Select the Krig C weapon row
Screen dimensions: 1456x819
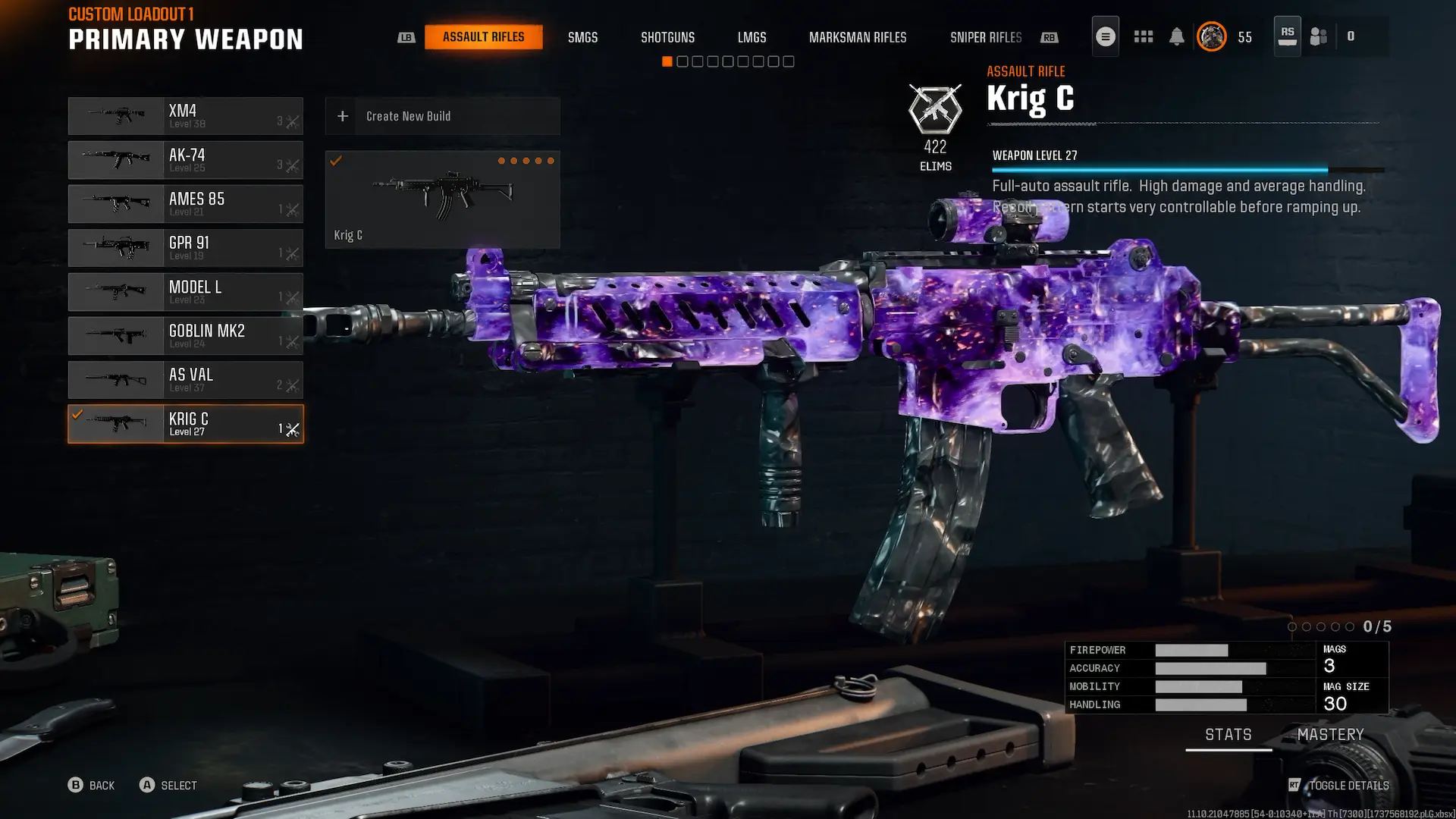(186, 424)
